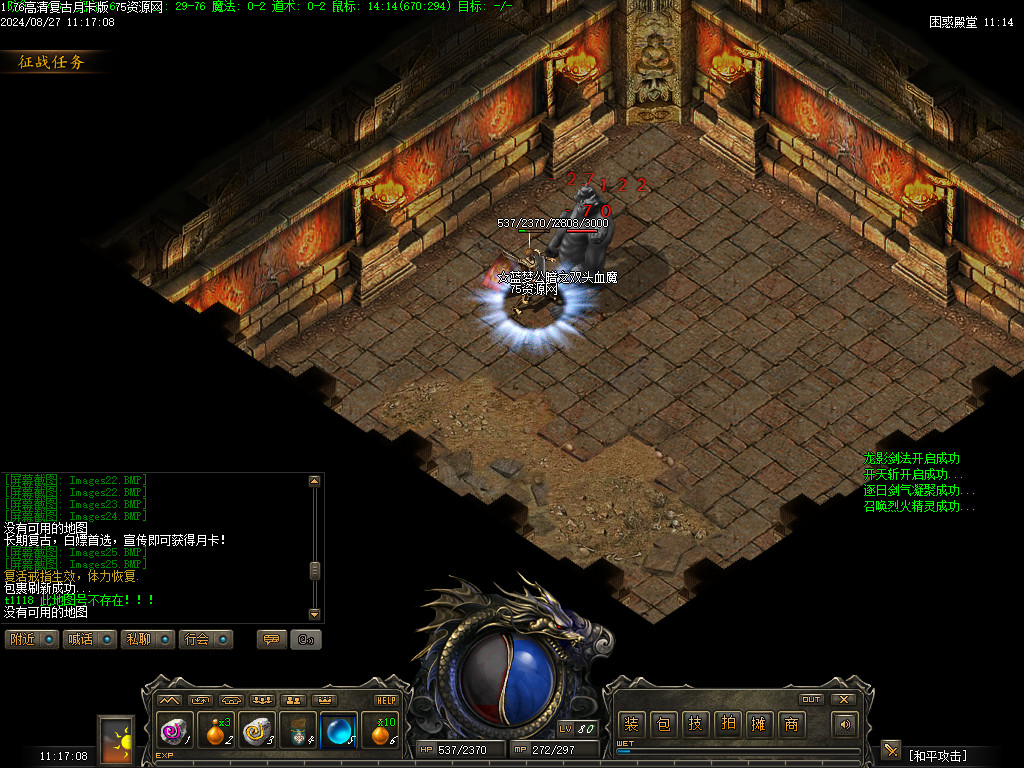The width and height of the screenshot is (1024, 768).
Task: Switch to the 私聊 private chat channel
Action: [147, 639]
